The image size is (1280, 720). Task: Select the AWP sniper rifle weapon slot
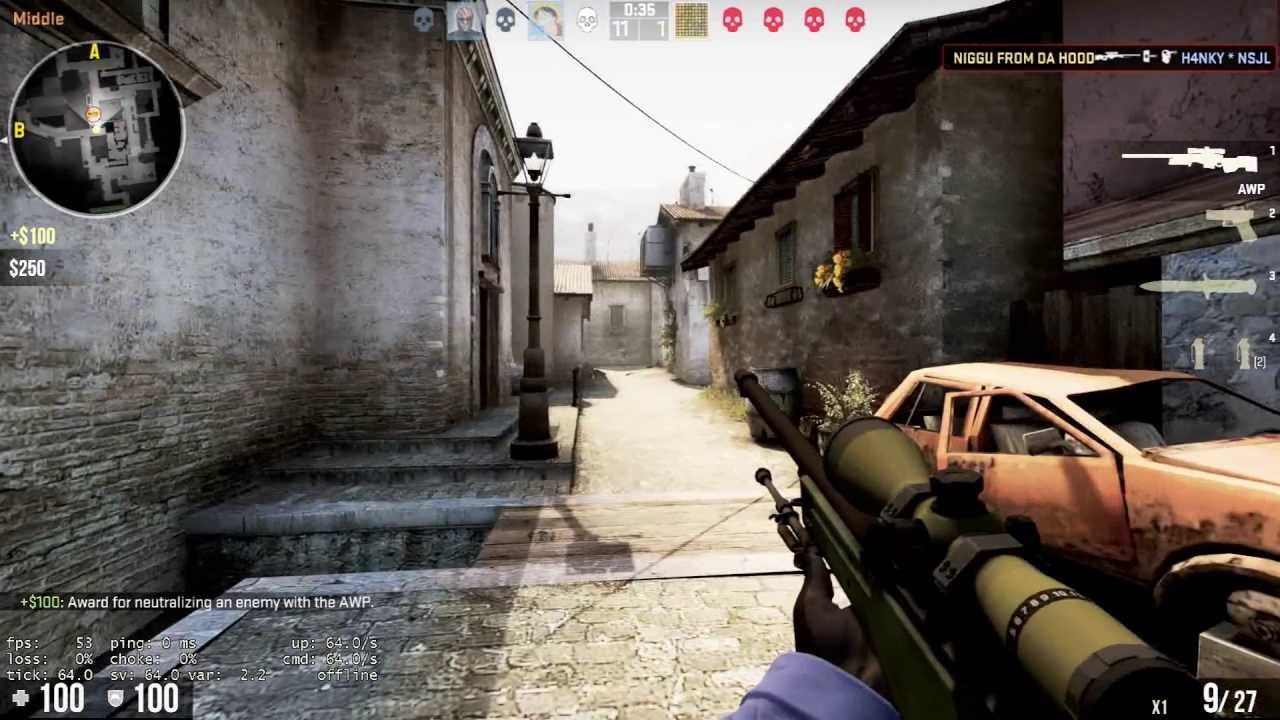1190,160
